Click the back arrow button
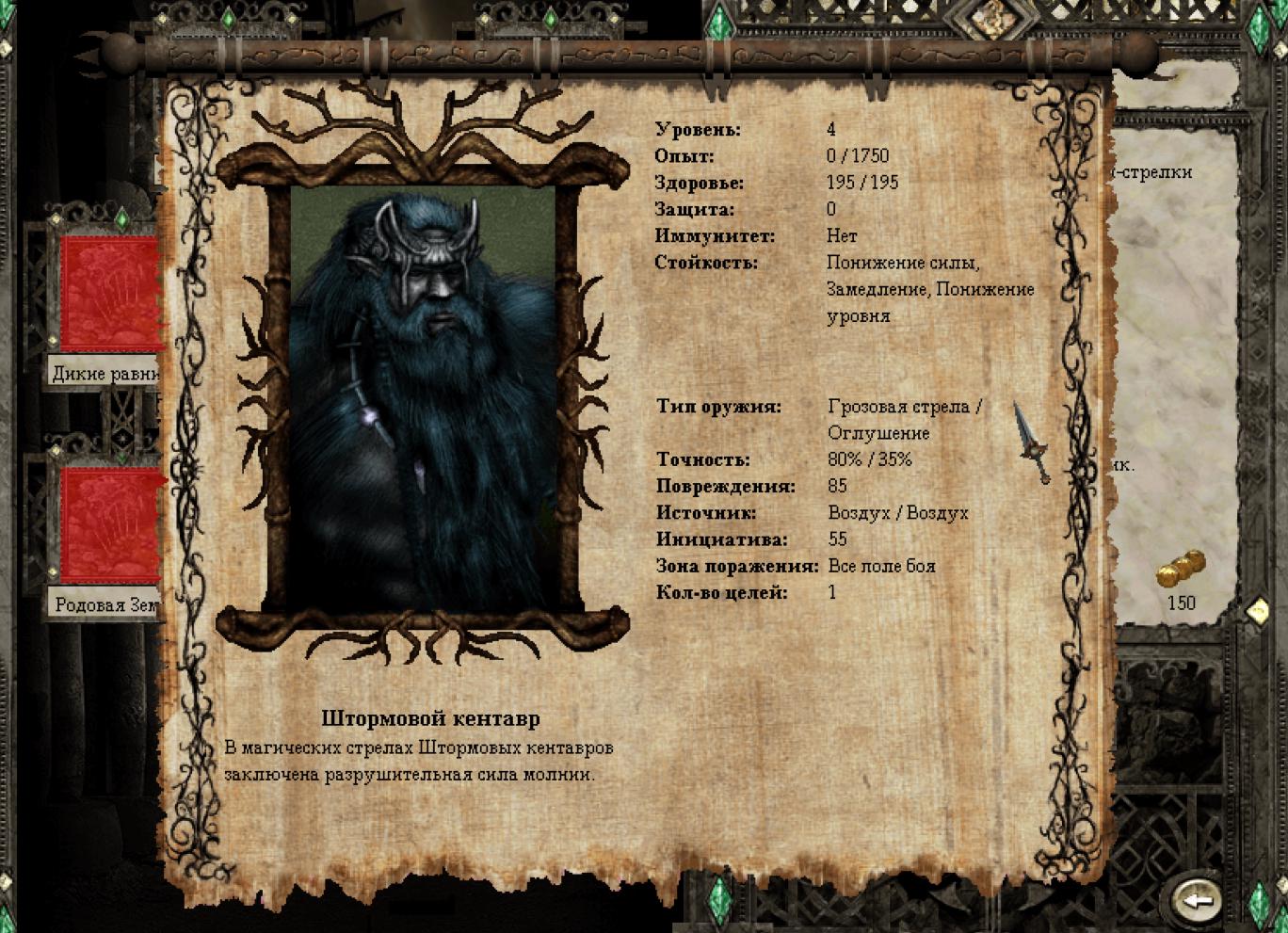Screen dimensions: 1288x933 (1197, 899)
